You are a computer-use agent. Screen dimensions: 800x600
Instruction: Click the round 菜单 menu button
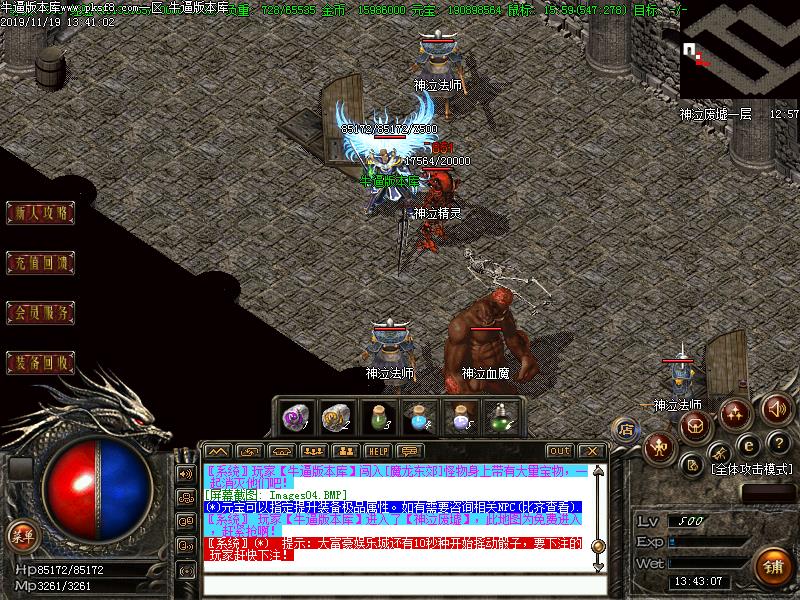tap(21, 535)
